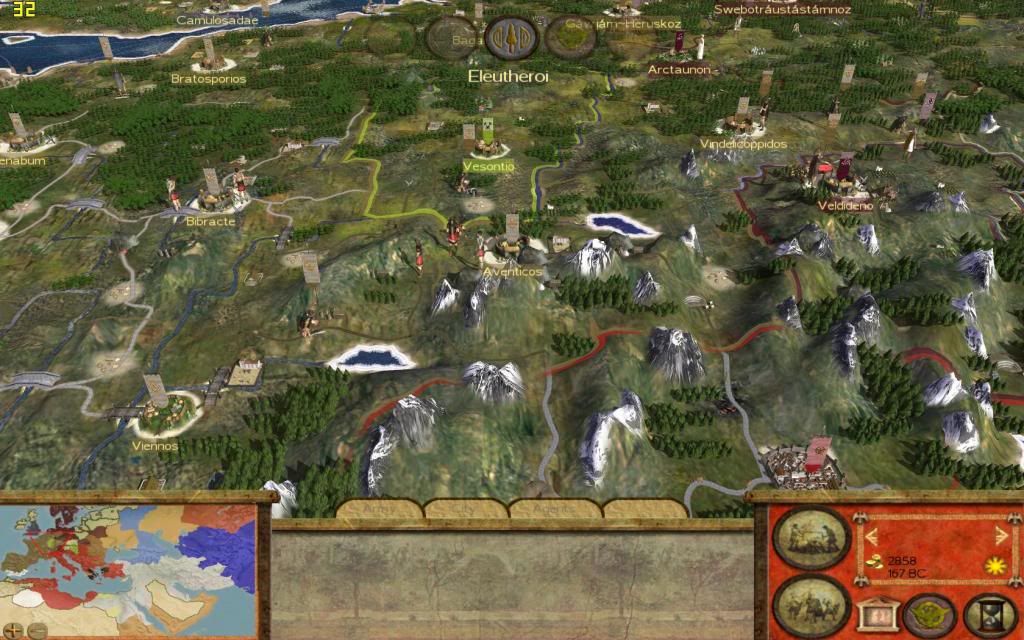Click the Eleutheroi faction emblem
The height and width of the screenshot is (640, 1024).
tap(511, 38)
